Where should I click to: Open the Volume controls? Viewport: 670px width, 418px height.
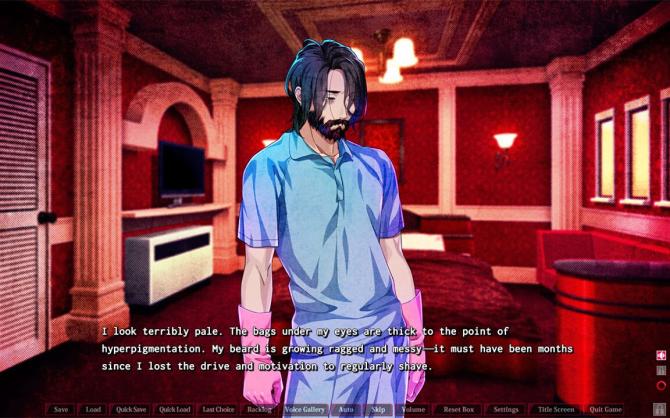click(413, 409)
